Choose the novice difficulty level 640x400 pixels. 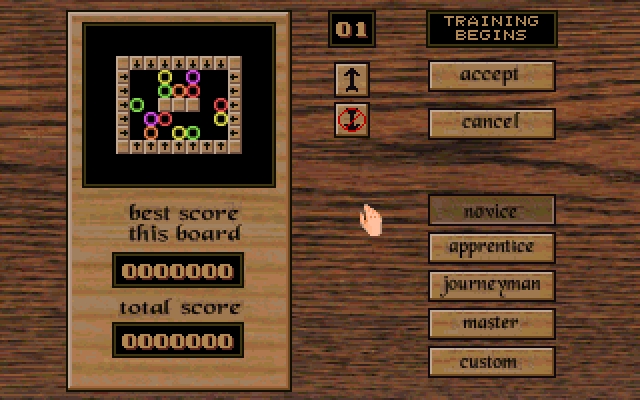click(491, 210)
